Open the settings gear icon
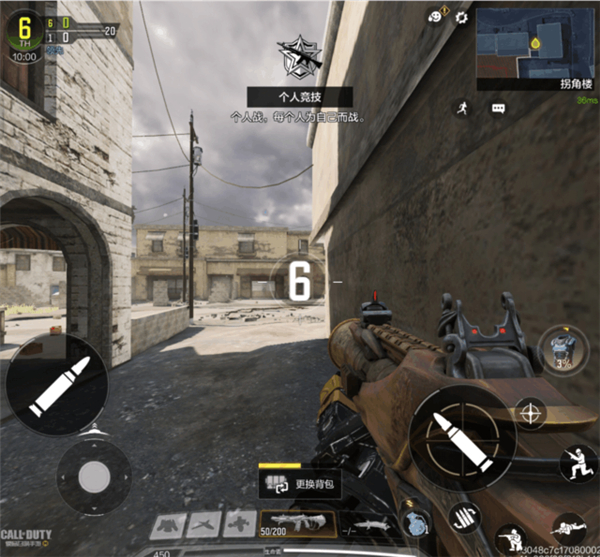 [x=461, y=17]
